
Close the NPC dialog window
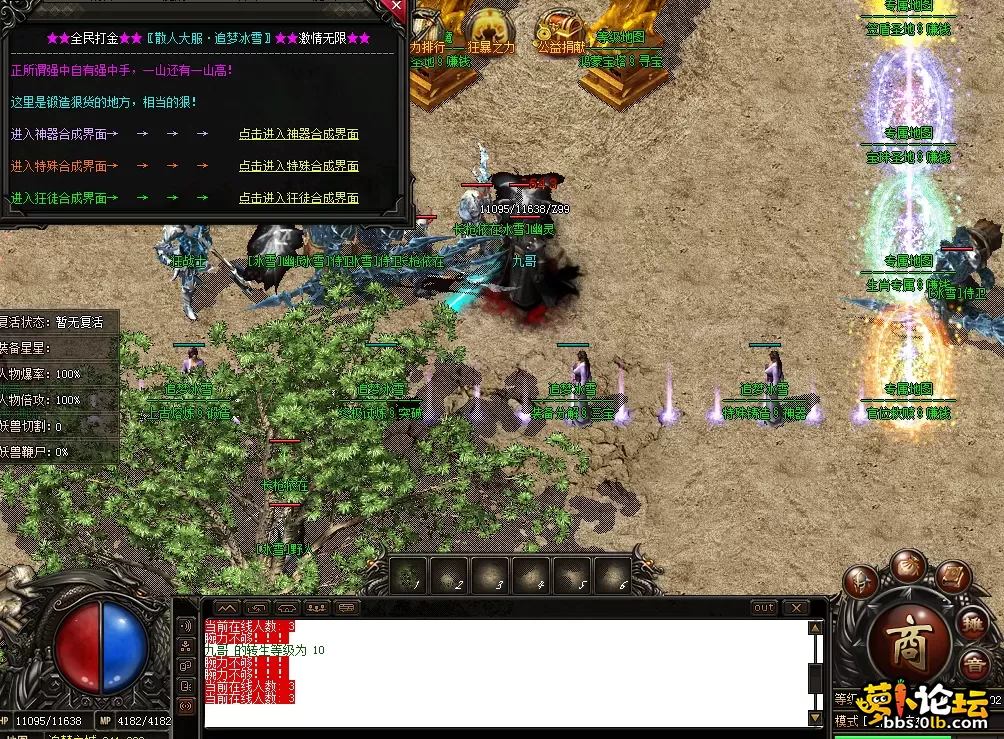(x=397, y=6)
